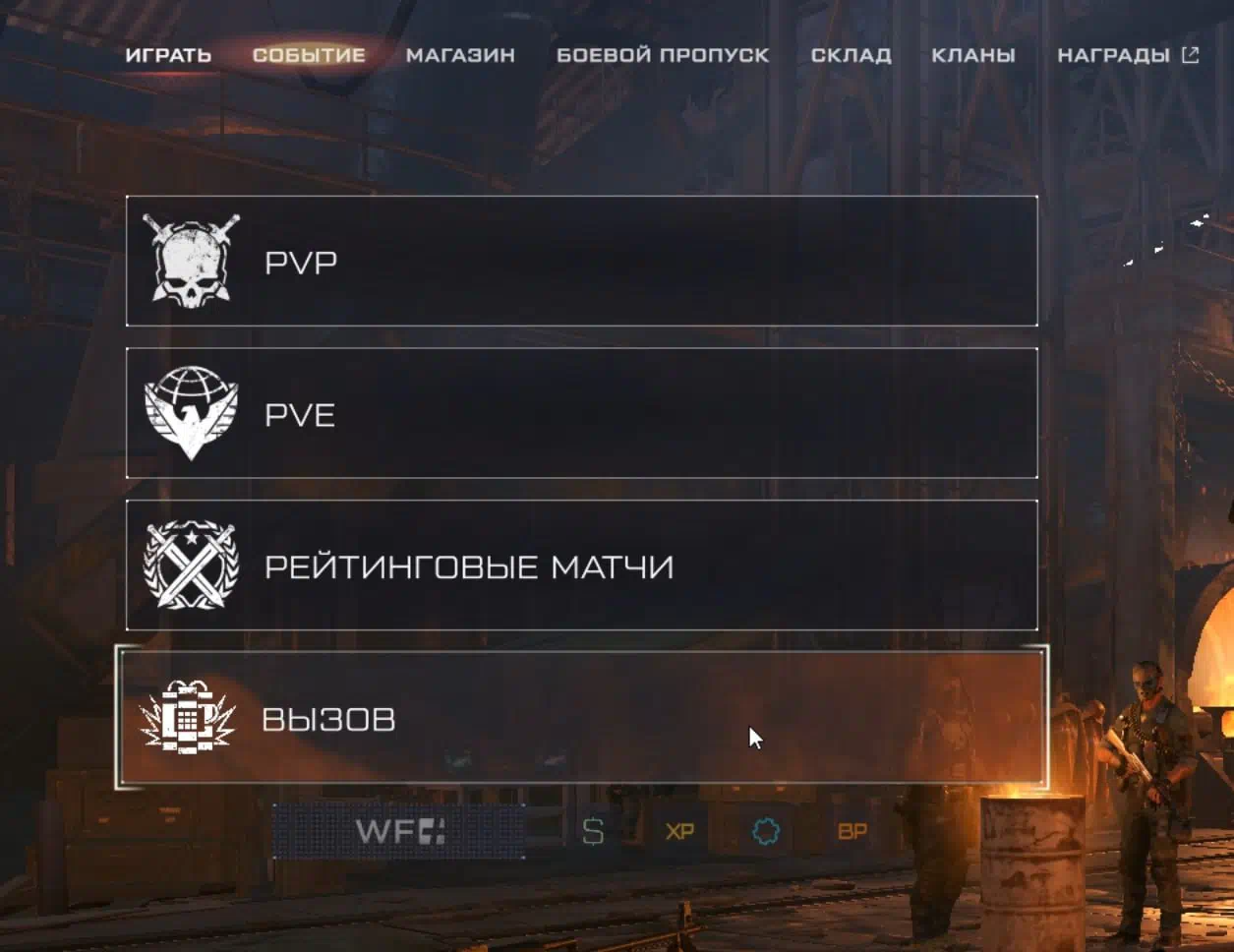1234x952 pixels.
Task: Click the green dollar sign icon
Action: (593, 831)
